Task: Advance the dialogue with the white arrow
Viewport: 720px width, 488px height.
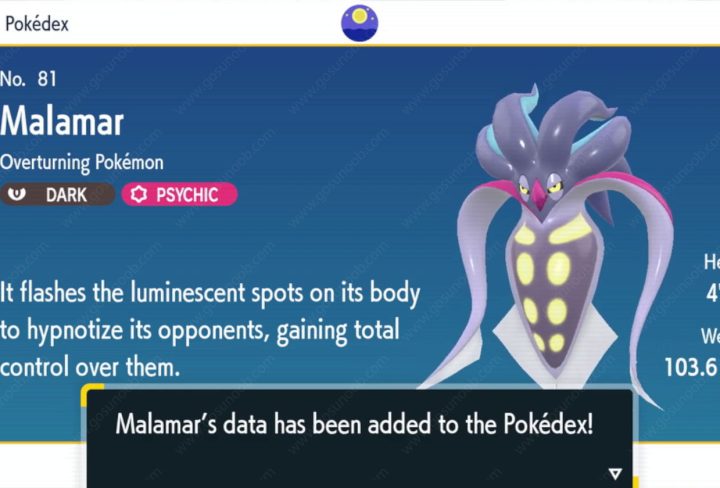Action: tap(614, 472)
